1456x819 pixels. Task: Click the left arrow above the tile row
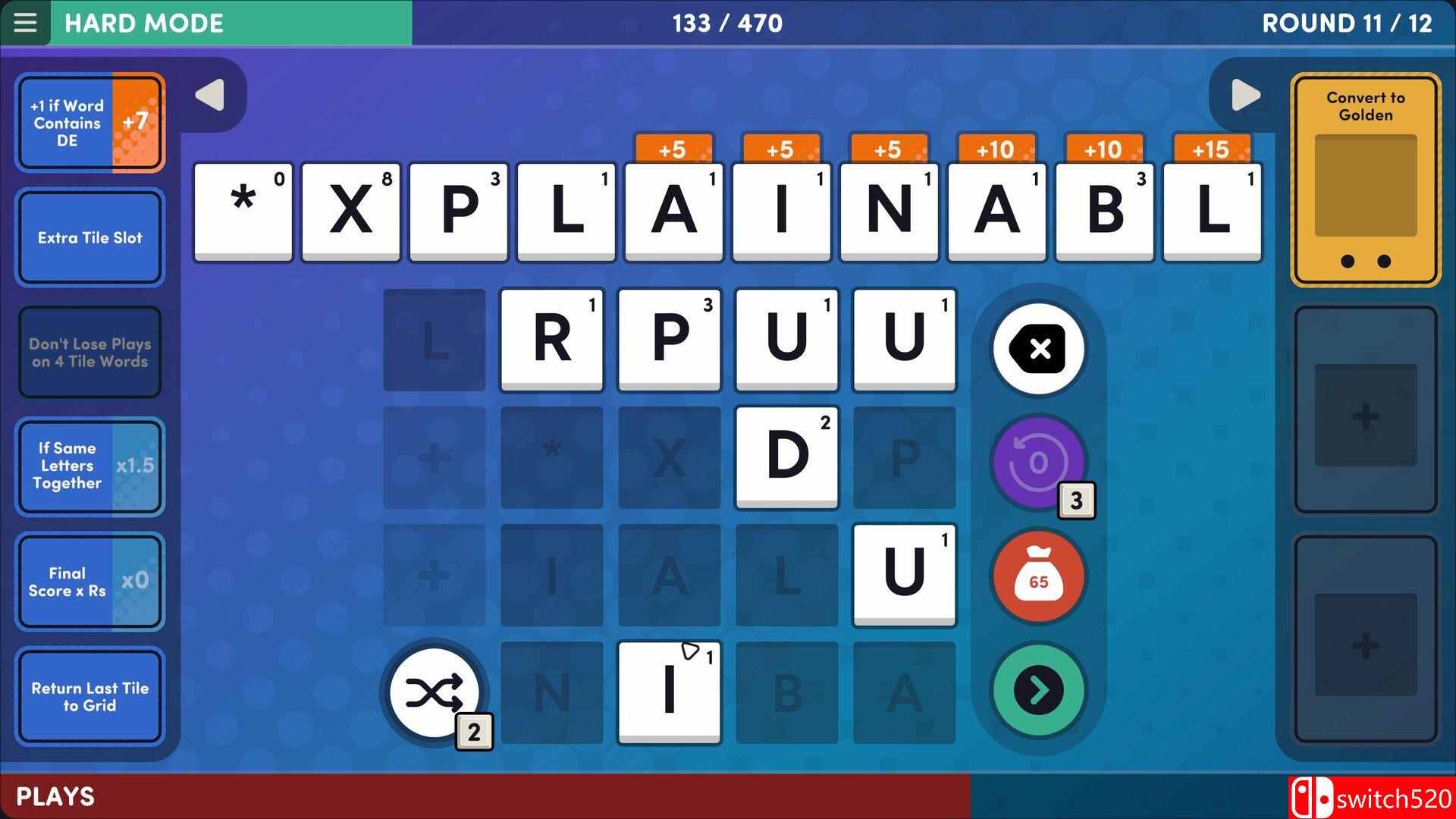click(x=210, y=93)
